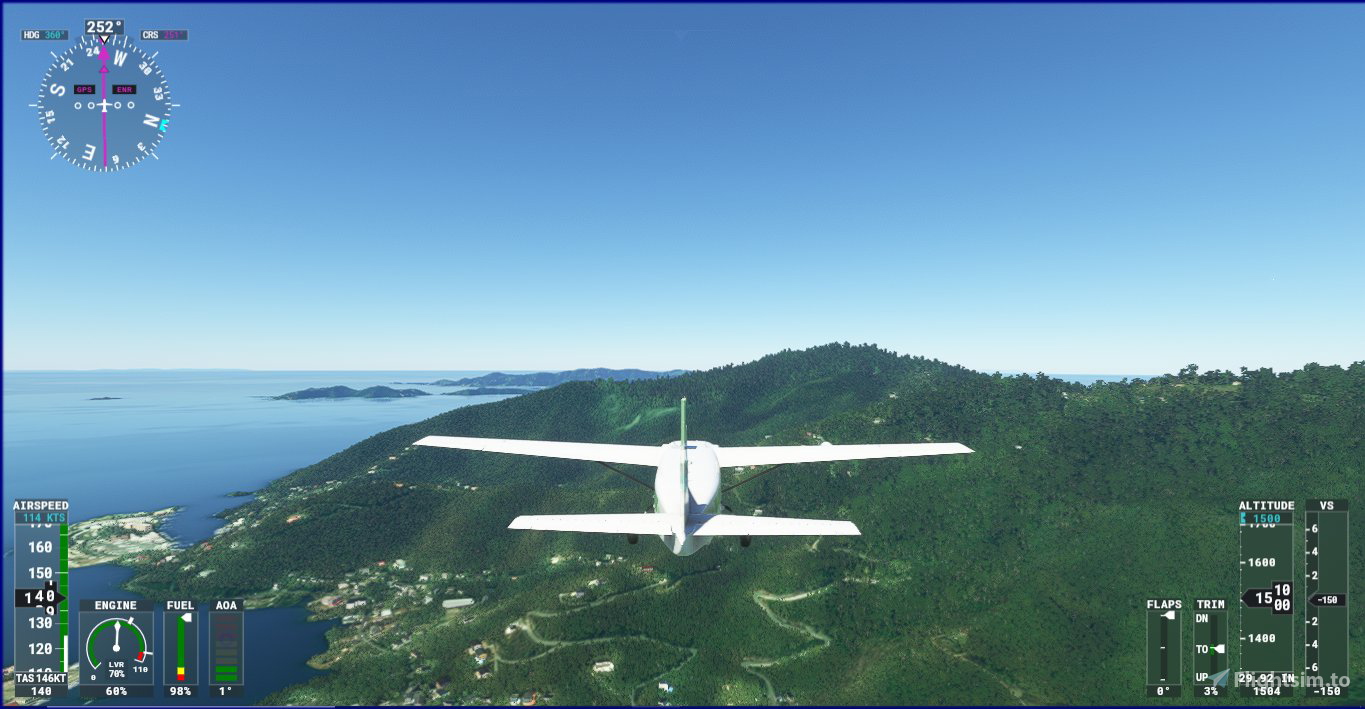The image size is (1365, 709).
Task: Select the AIRSPEED tape
Action: click(41, 598)
